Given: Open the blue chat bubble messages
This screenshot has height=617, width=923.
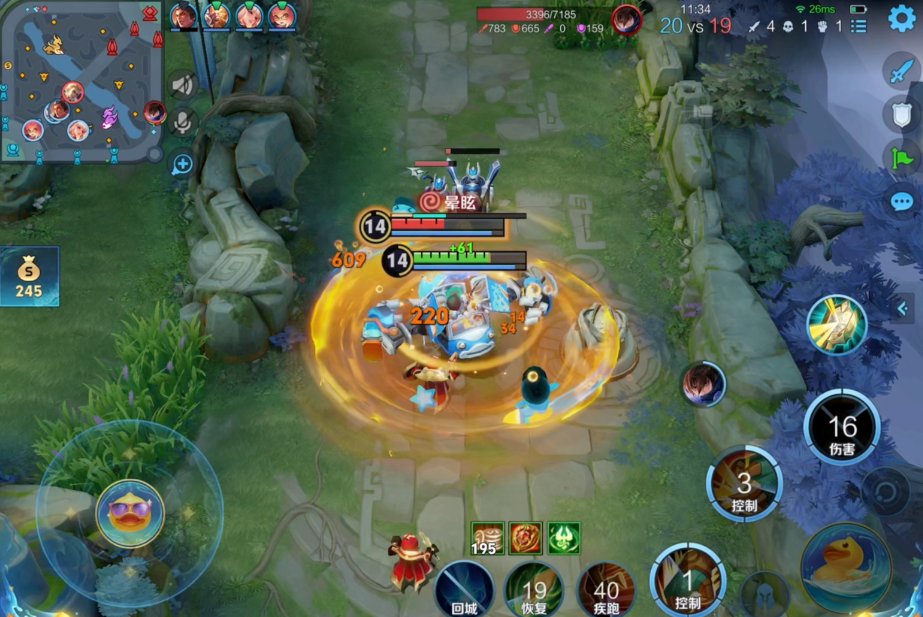Looking at the screenshot, I should click(x=901, y=202).
